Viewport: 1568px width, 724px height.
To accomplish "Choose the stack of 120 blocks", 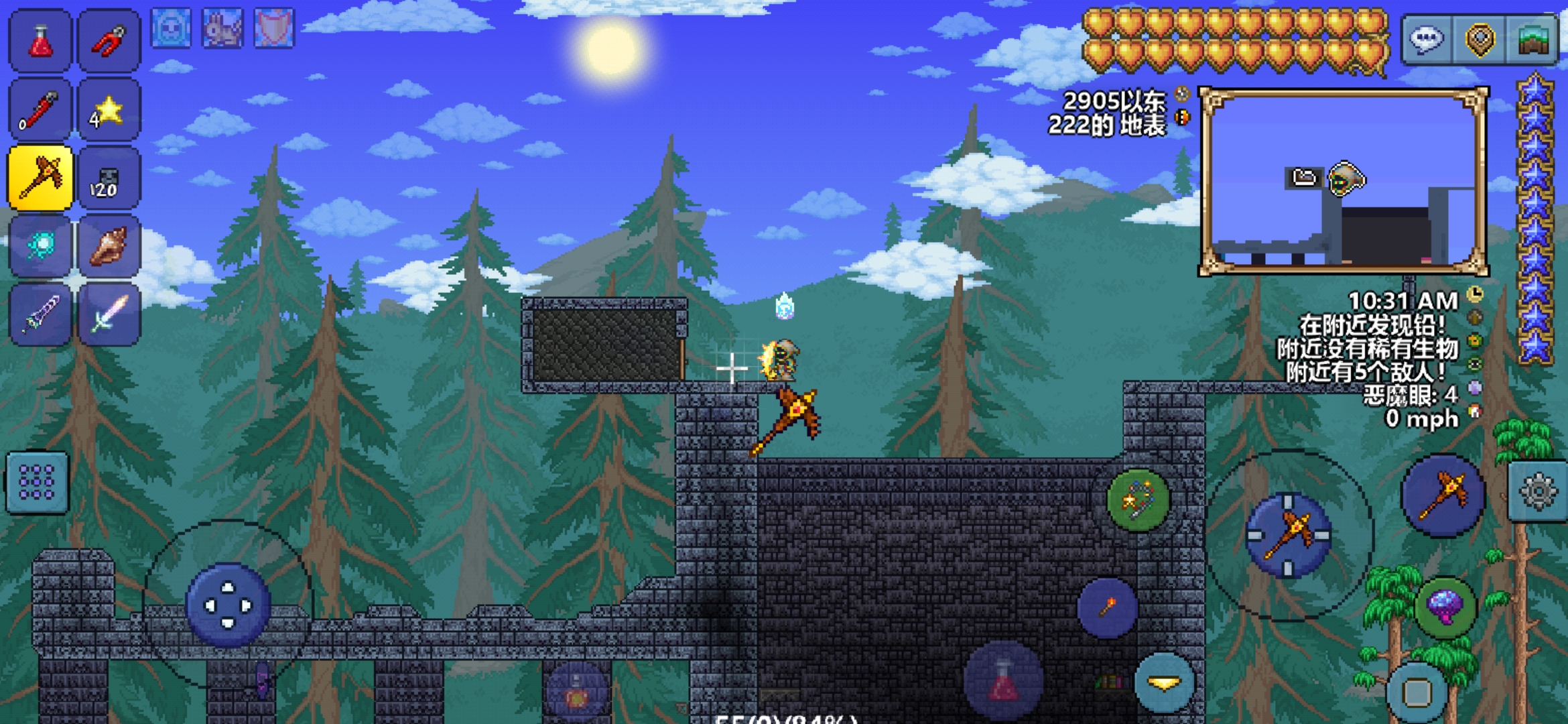I will [x=109, y=178].
